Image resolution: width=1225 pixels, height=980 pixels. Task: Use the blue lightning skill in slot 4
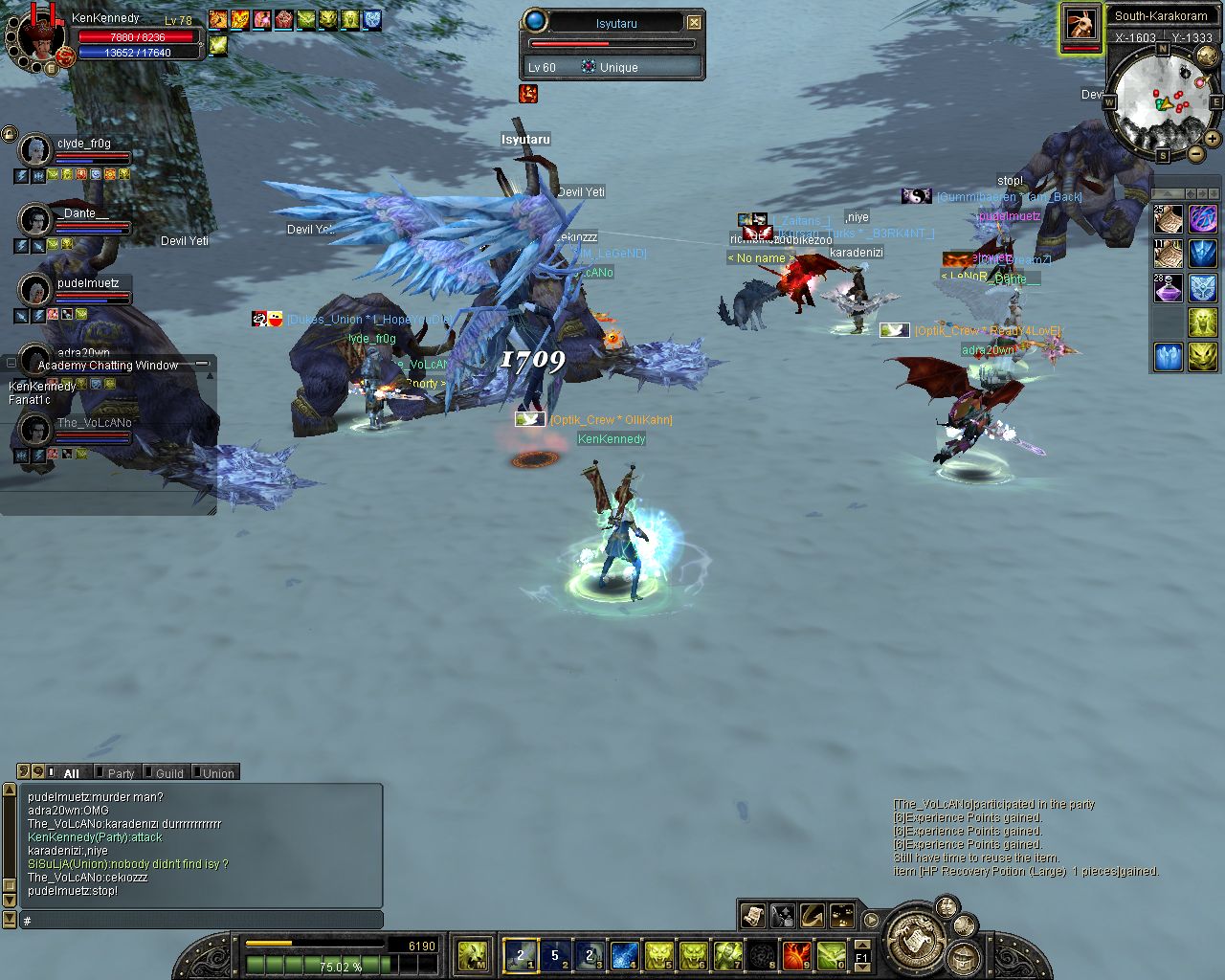click(624, 954)
